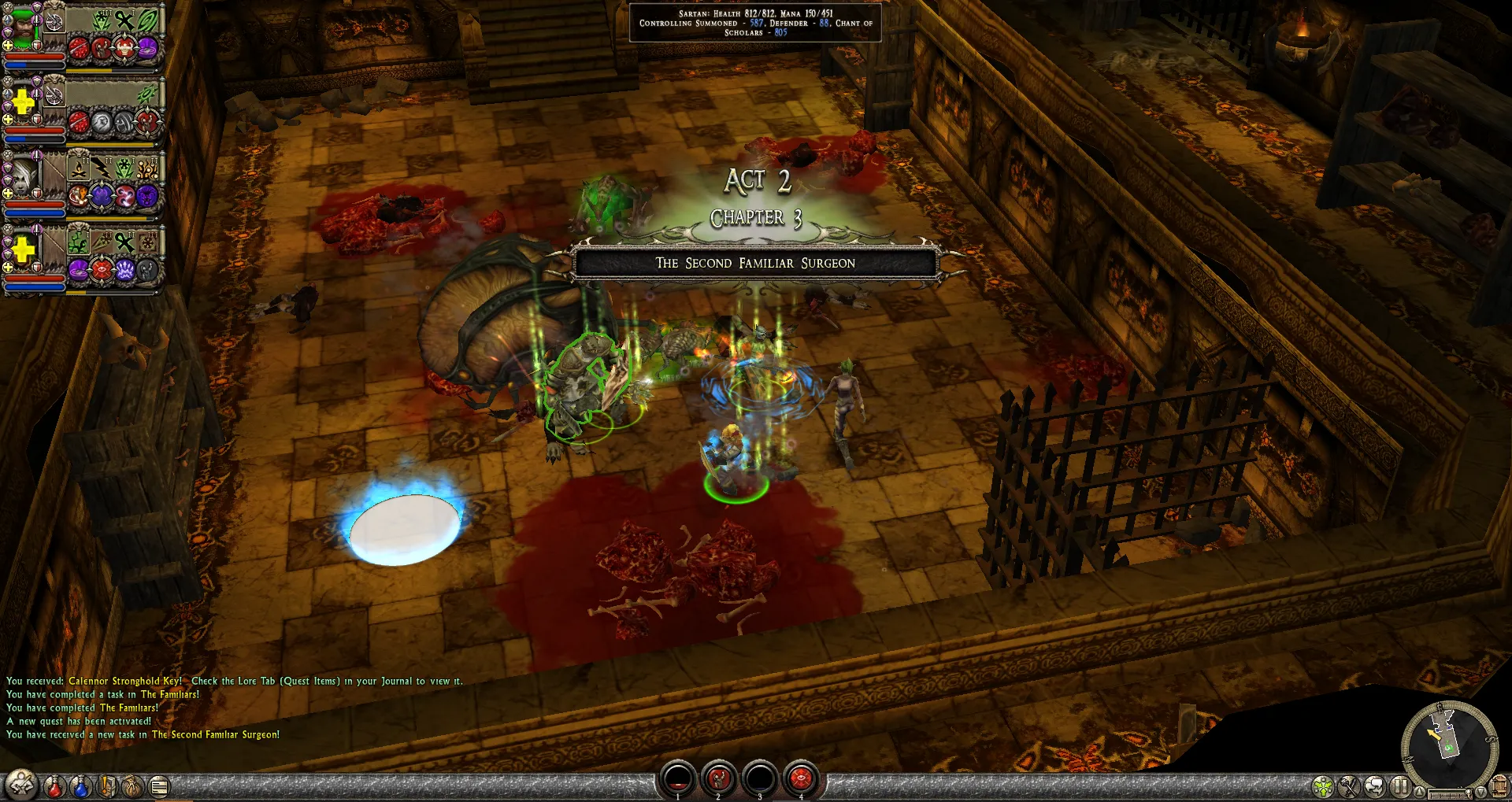The height and width of the screenshot is (802, 1512).
Task: Open the journal book with exclamation mark
Action: point(107,785)
